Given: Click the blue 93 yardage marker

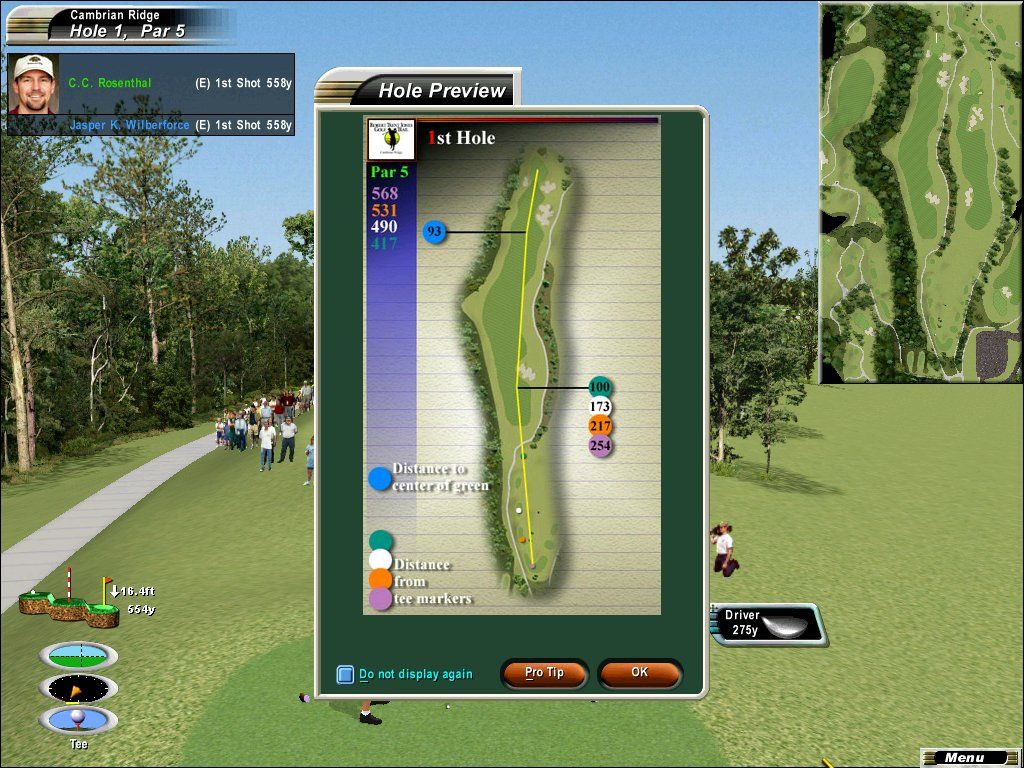Looking at the screenshot, I should click(x=434, y=232).
